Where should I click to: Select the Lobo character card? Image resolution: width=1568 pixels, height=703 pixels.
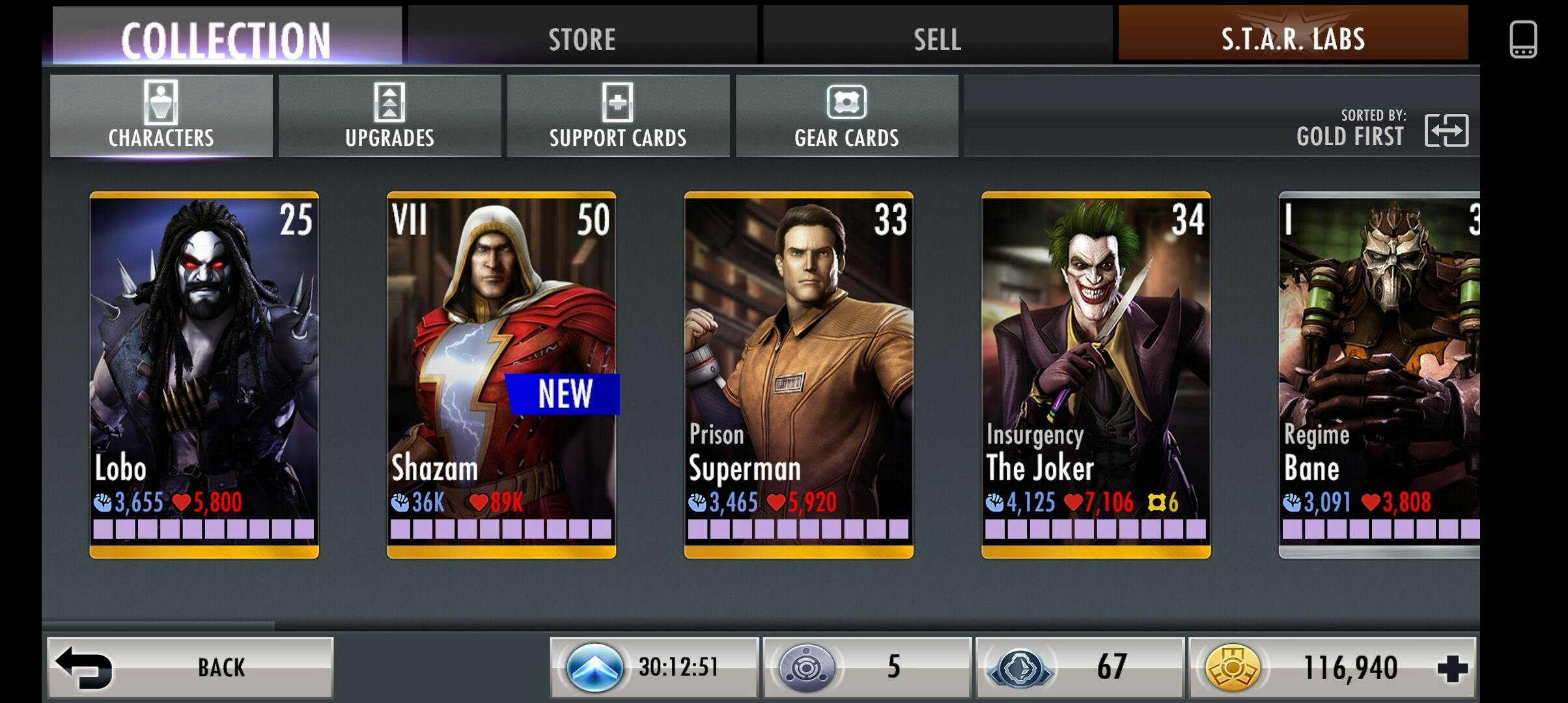point(204,374)
